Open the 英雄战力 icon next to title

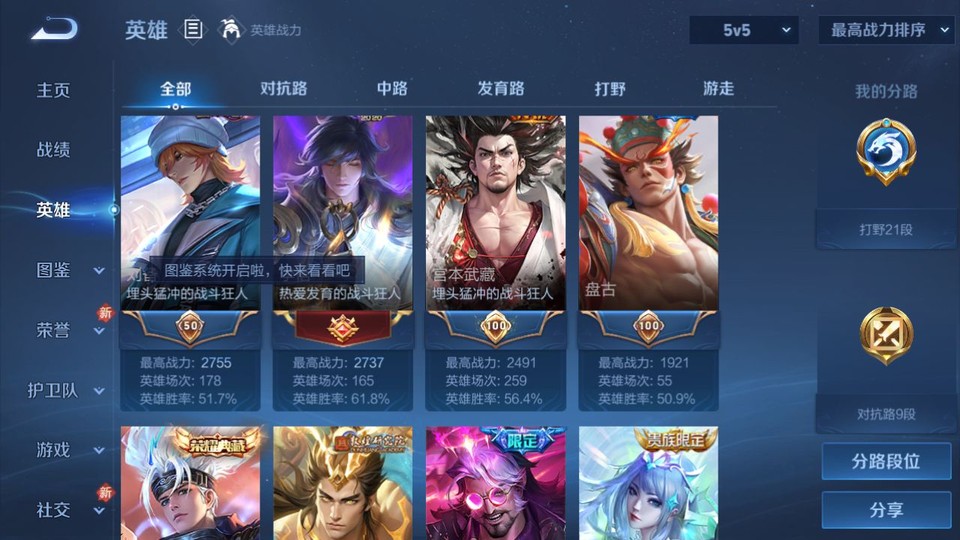point(231,30)
